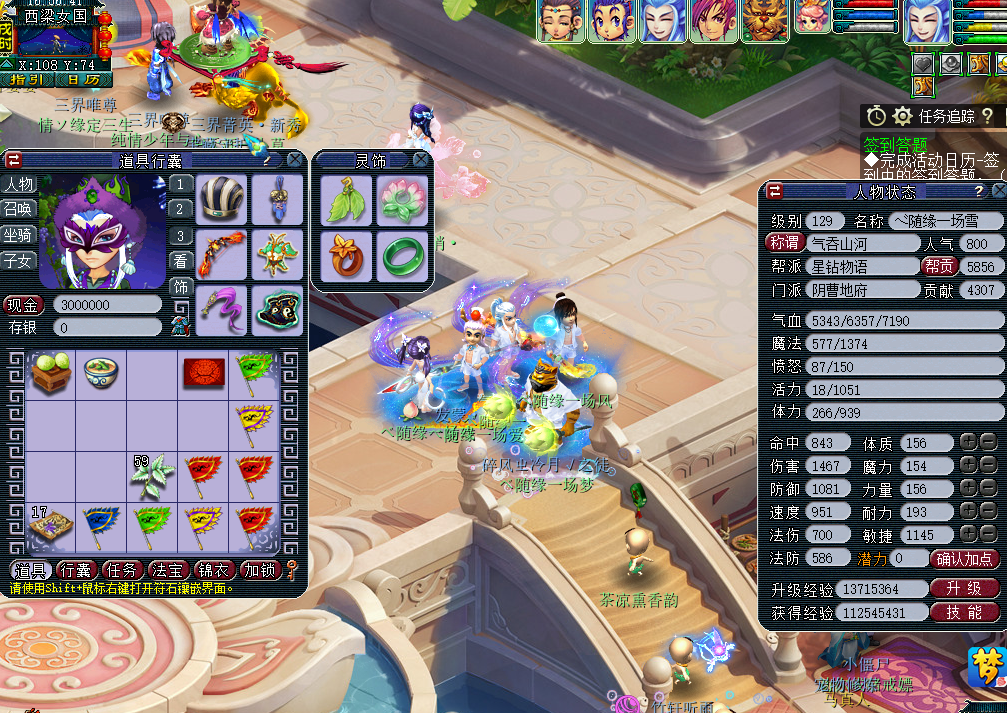Select the 子女 children side tab

point(18,261)
